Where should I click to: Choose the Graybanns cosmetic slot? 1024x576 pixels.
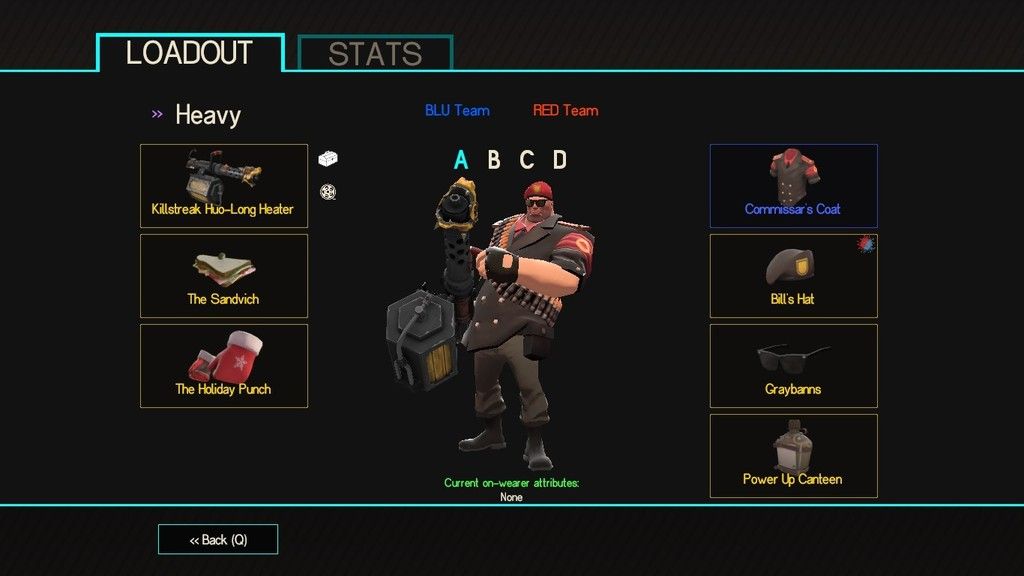(793, 366)
